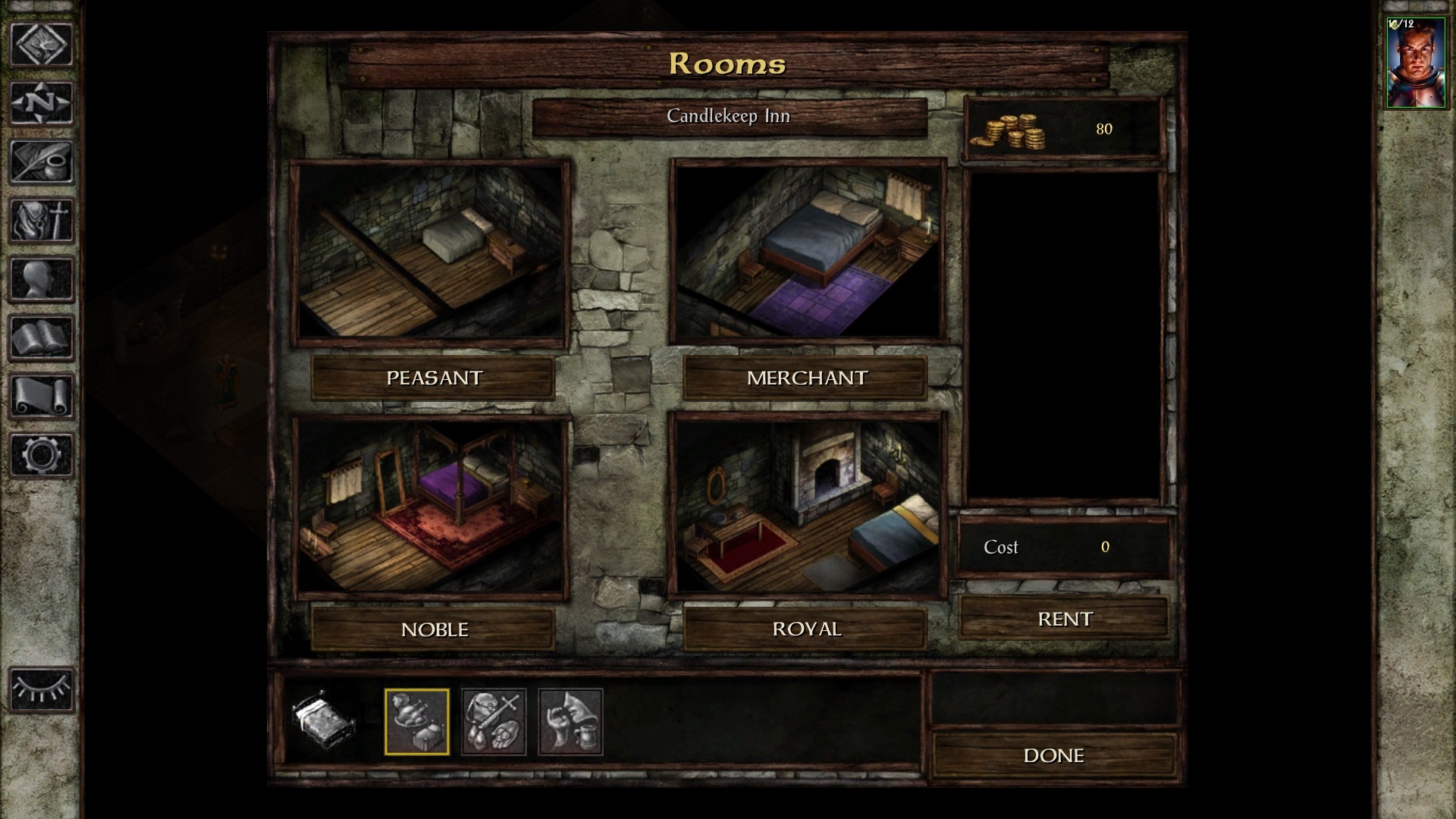Viewport: 1456px width, 819px height.
Task: Select the Peasant room button
Action: (x=433, y=378)
